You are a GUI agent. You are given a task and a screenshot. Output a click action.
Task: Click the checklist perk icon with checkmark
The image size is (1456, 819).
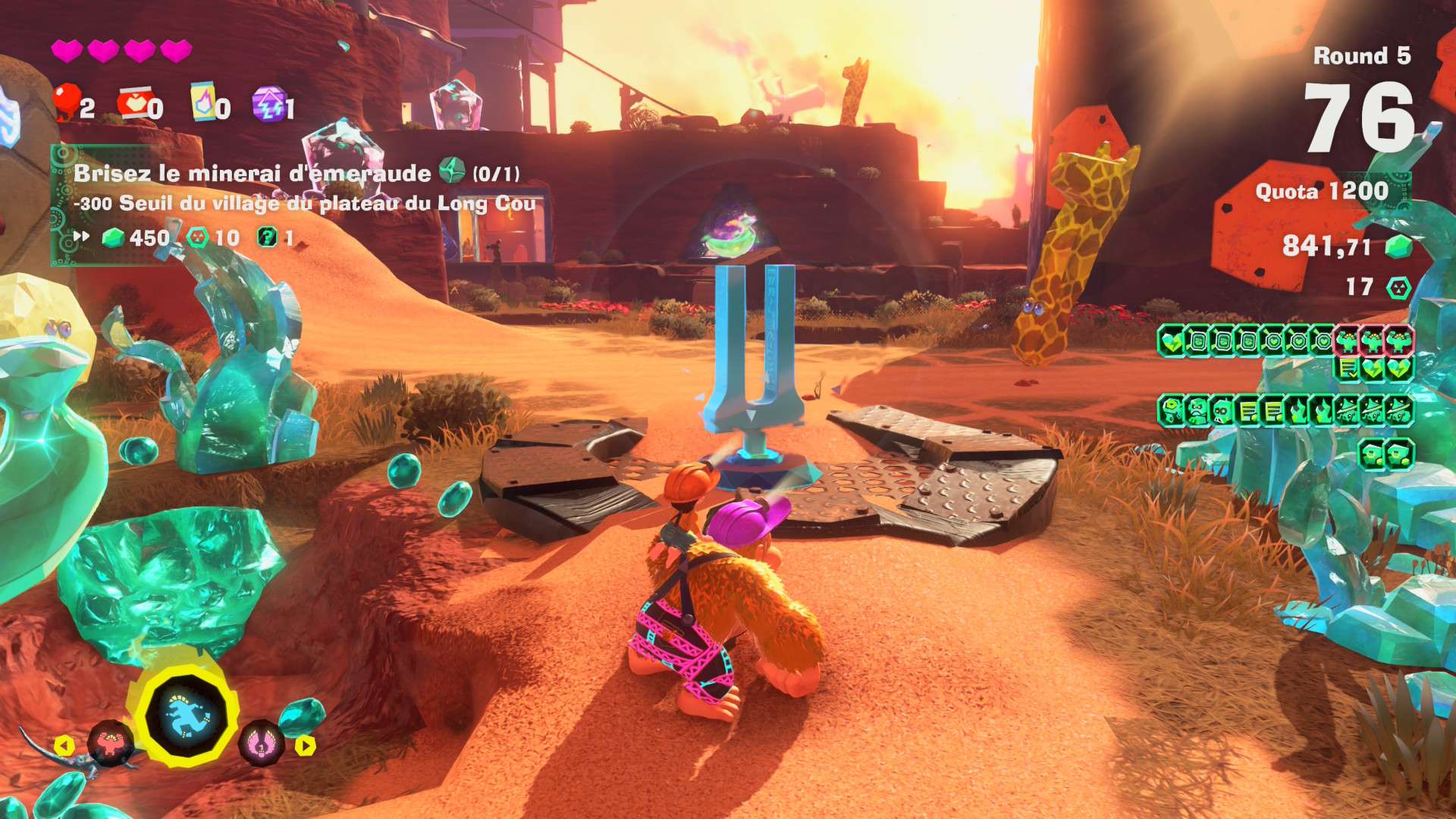click(1348, 369)
